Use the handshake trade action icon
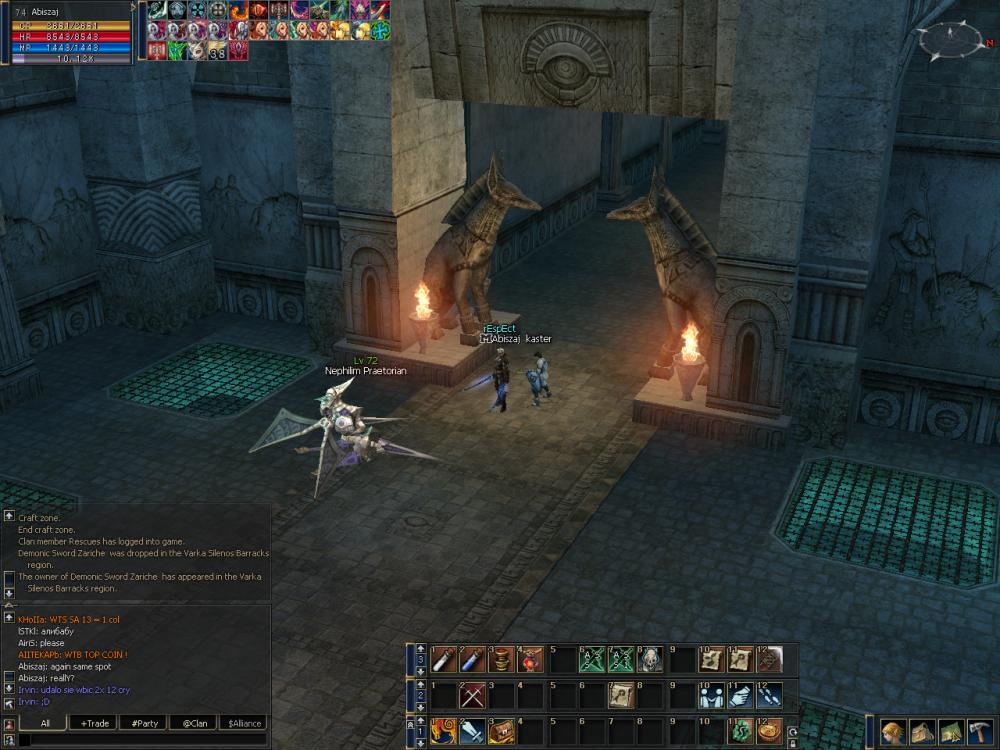This screenshot has height=750, width=1000. pos(711,694)
